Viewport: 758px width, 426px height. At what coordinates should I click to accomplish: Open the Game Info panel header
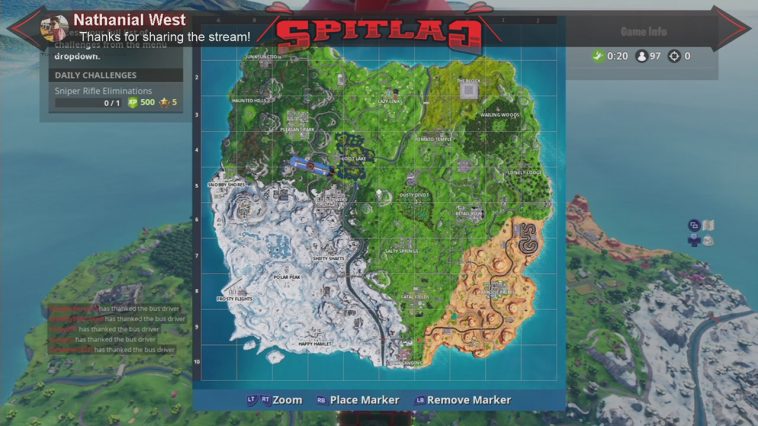pos(643,31)
